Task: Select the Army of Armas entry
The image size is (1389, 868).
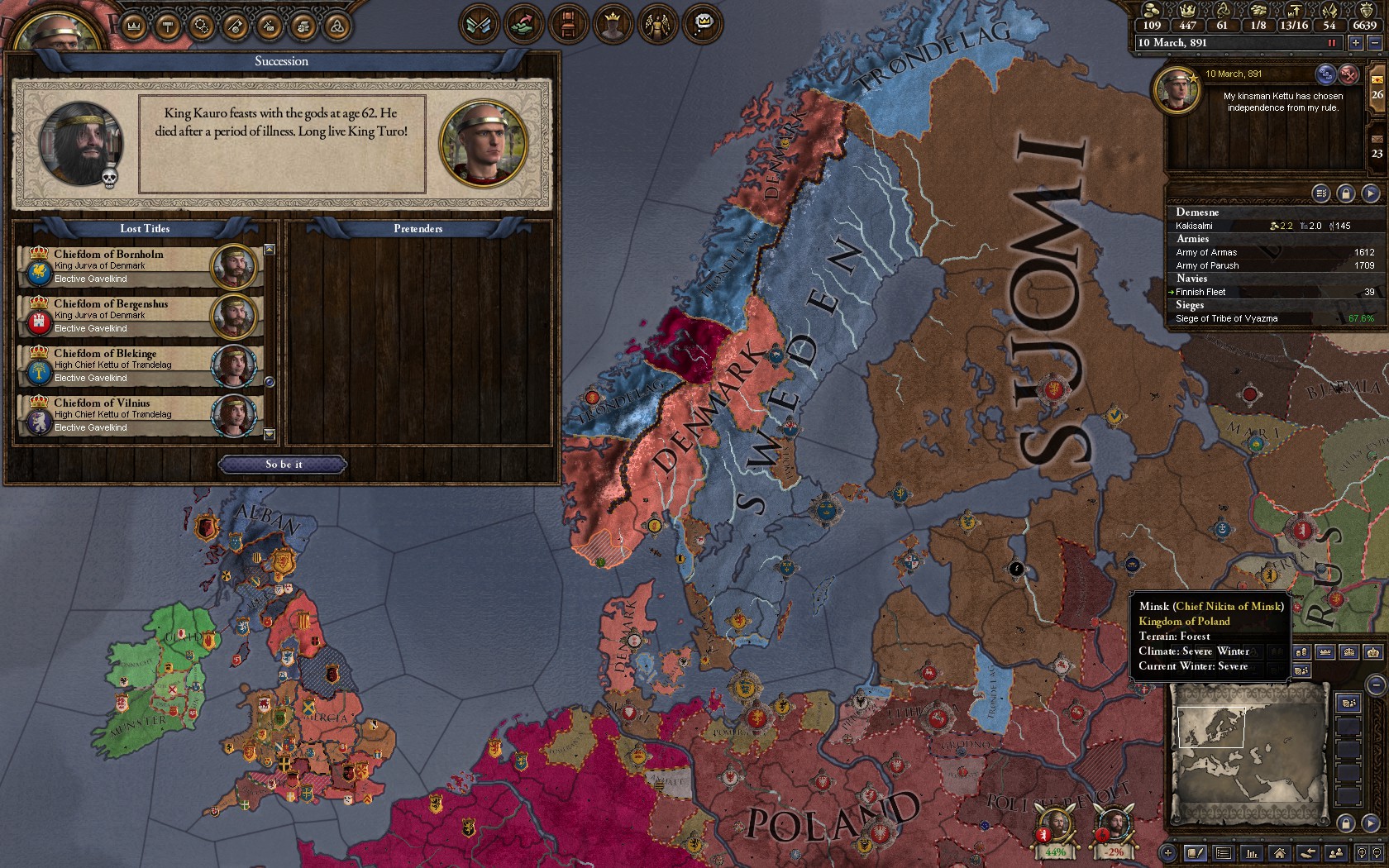Action: 1273,252
